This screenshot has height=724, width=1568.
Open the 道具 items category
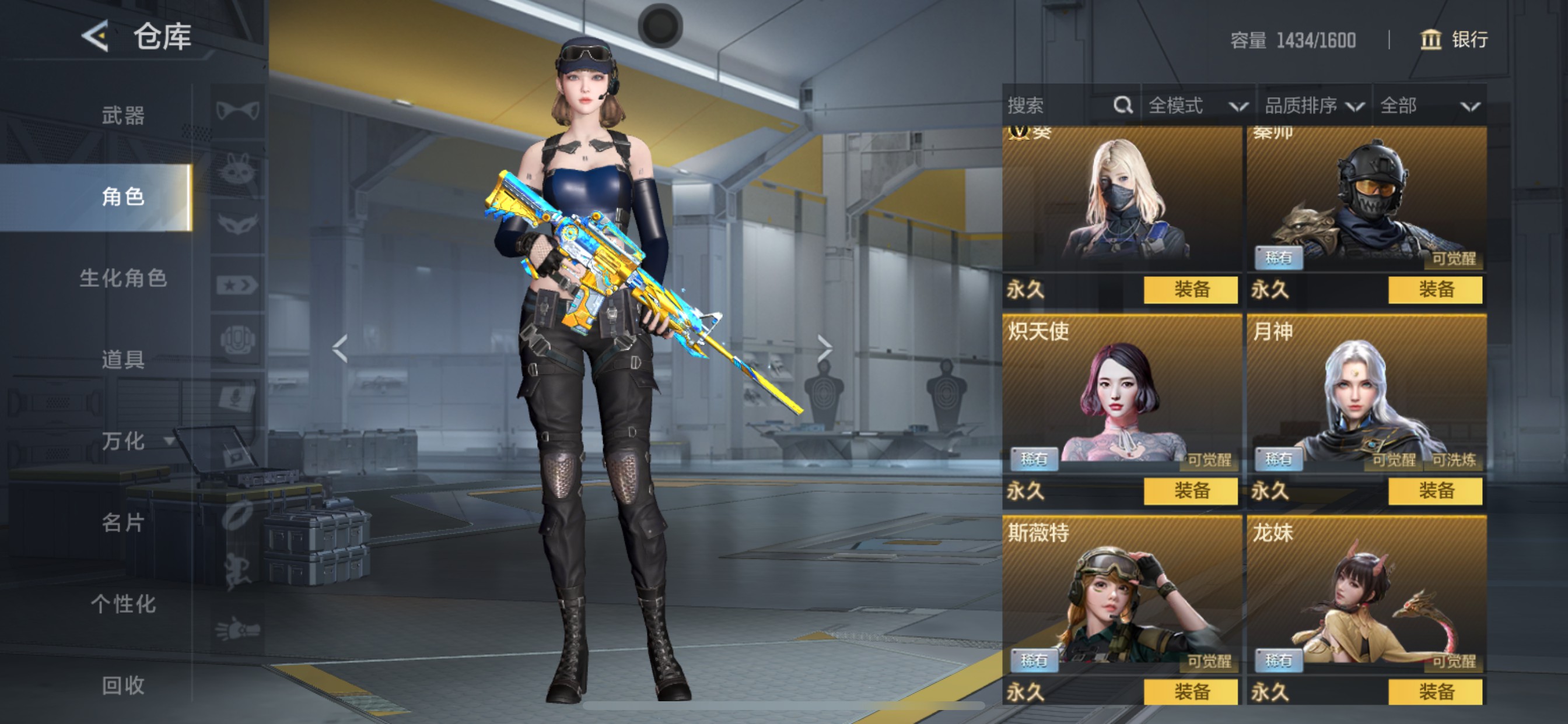point(123,360)
